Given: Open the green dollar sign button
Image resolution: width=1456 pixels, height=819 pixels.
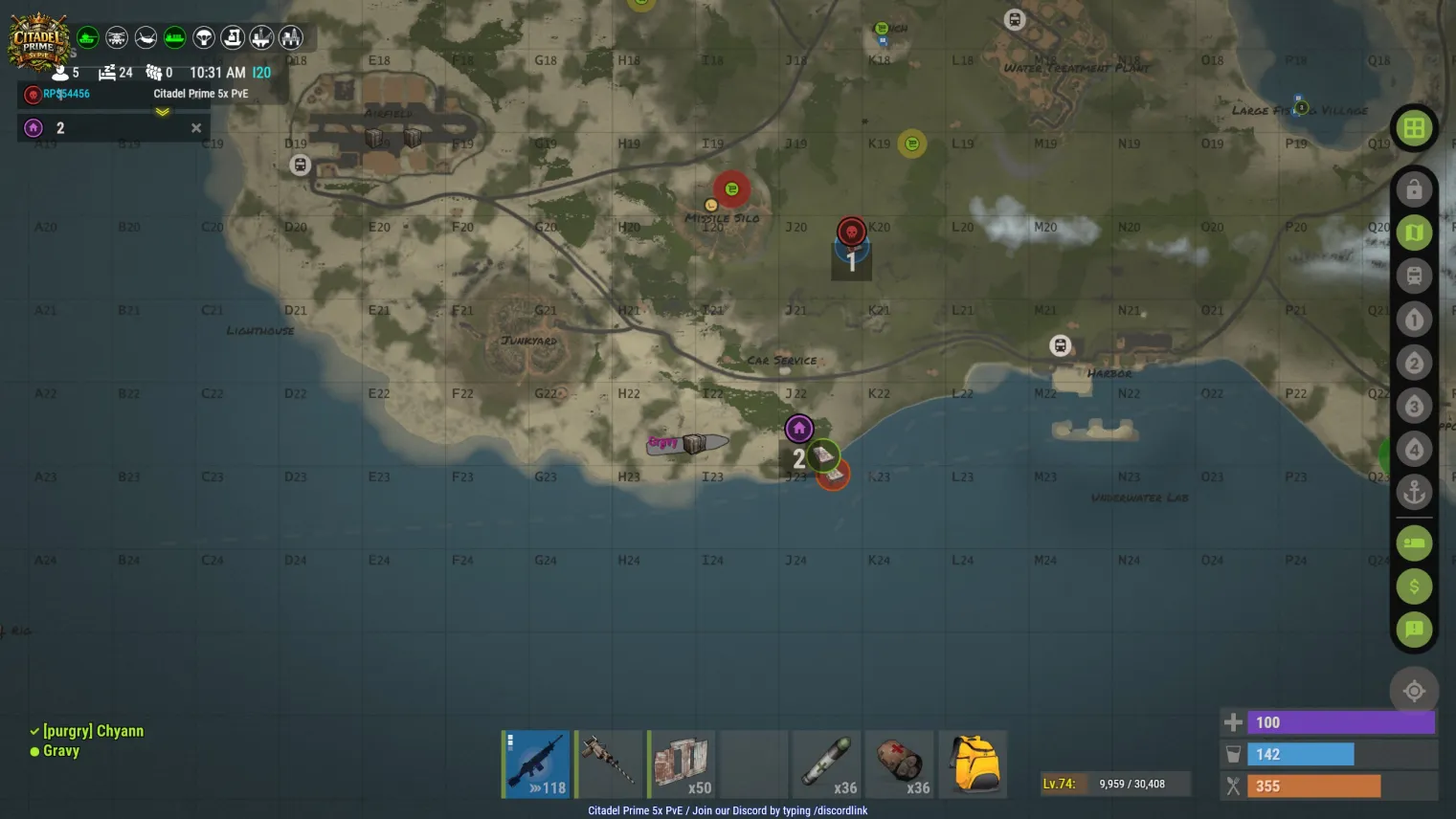Looking at the screenshot, I should [1414, 586].
